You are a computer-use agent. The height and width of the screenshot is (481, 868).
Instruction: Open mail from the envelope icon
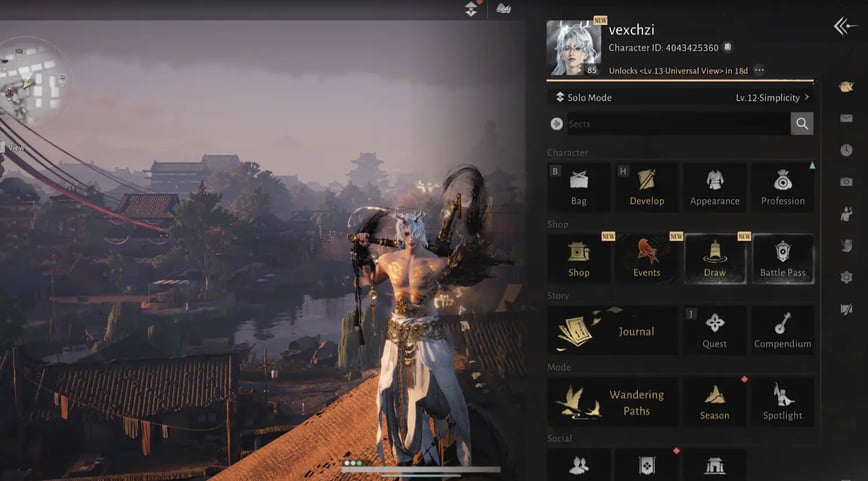tap(846, 118)
